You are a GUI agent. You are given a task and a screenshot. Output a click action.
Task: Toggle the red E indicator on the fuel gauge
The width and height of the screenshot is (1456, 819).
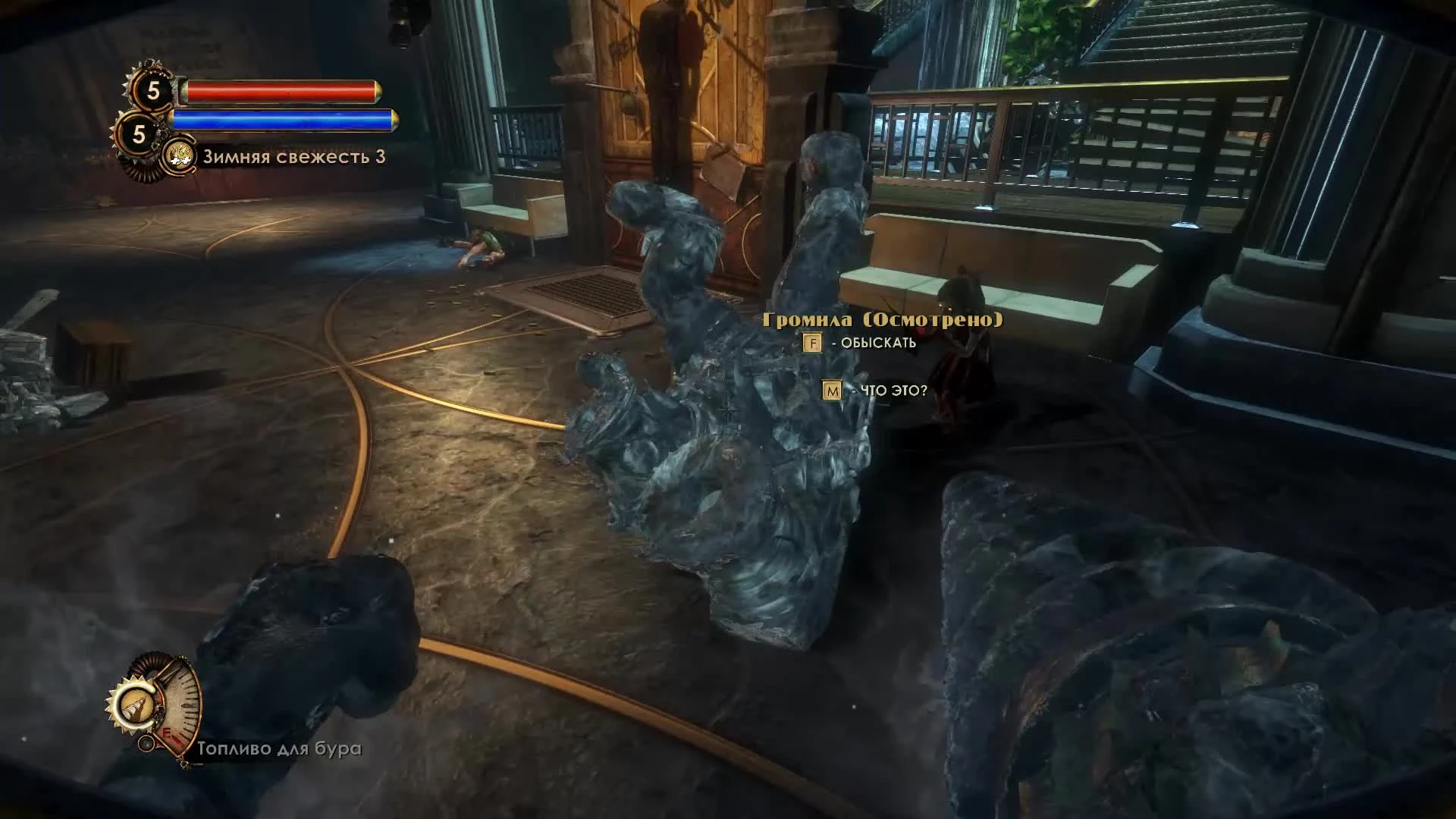tap(167, 735)
